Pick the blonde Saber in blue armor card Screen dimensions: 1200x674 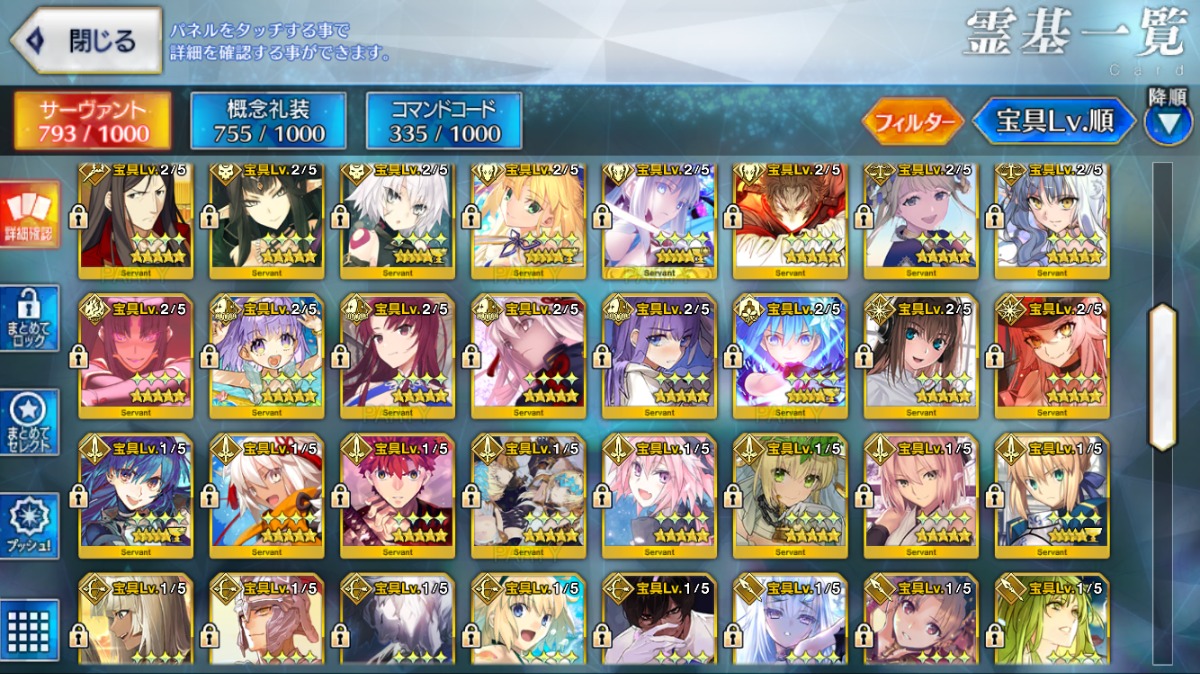[1051, 495]
